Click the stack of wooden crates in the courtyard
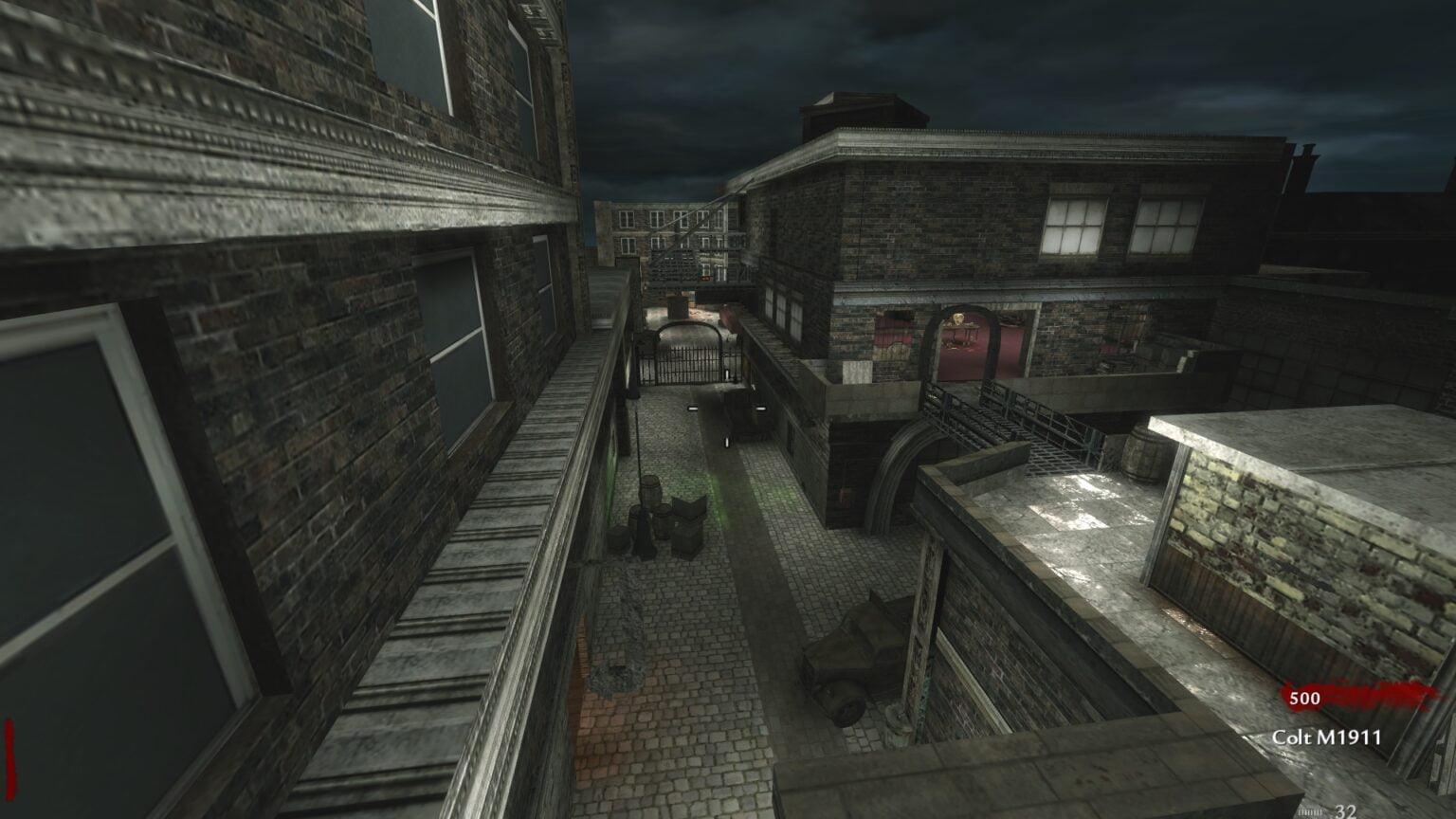The width and height of the screenshot is (1456, 819). (x=687, y=521)
